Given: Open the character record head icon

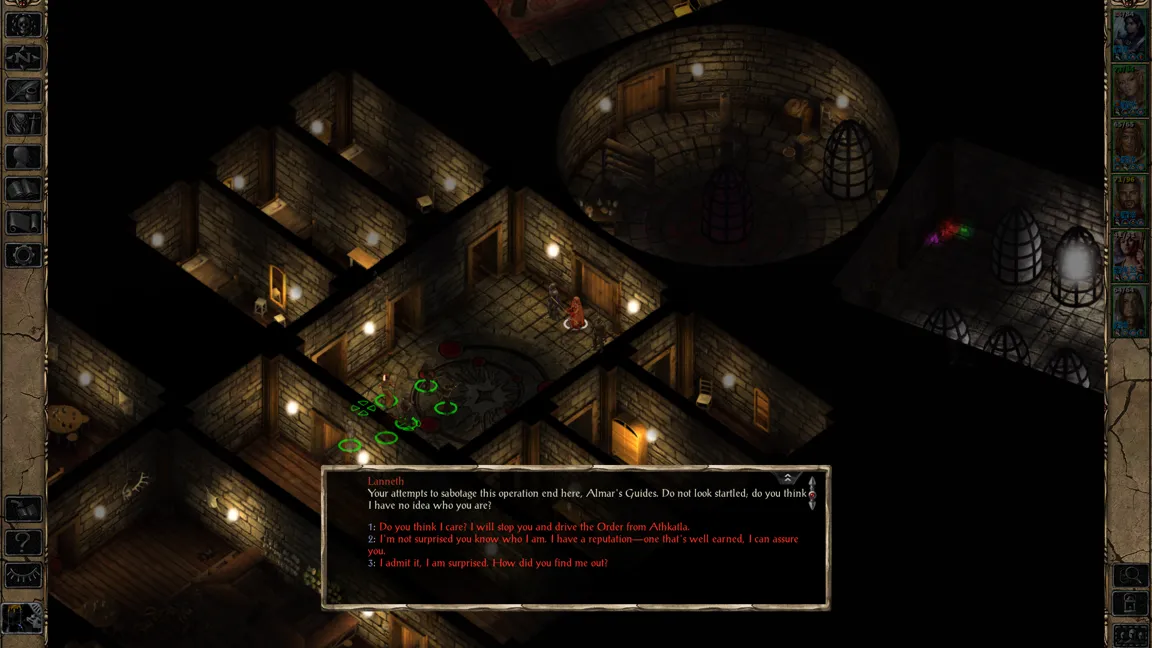Looking at the screenshot, I should pyautogui.click(x=24, y=157).
